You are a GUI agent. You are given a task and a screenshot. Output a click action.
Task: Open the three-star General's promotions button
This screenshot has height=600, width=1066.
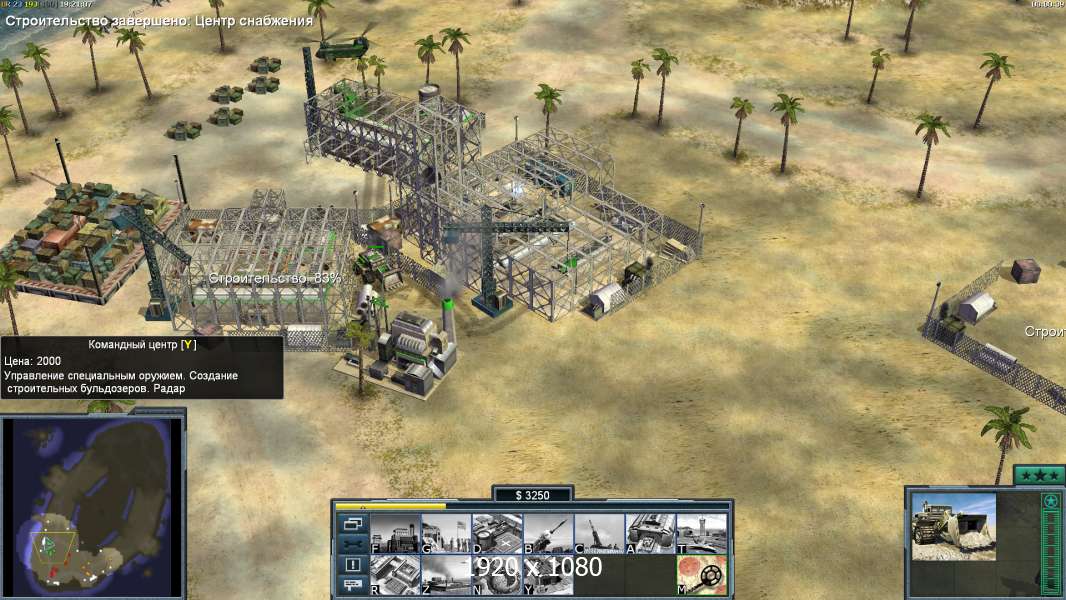tap(1039, 475)
